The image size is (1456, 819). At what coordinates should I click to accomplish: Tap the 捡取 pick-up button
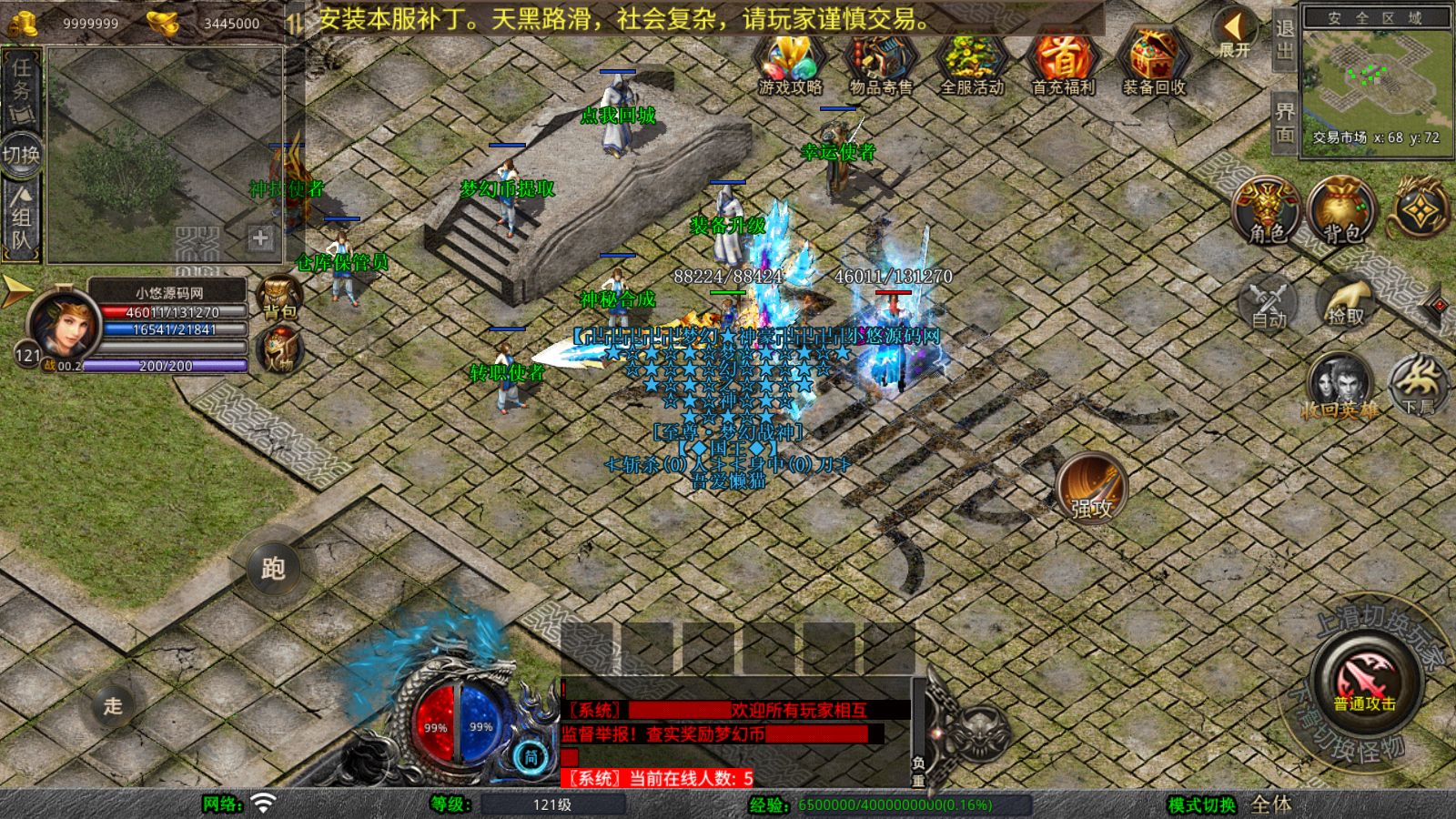click(x=1346, y=303)
